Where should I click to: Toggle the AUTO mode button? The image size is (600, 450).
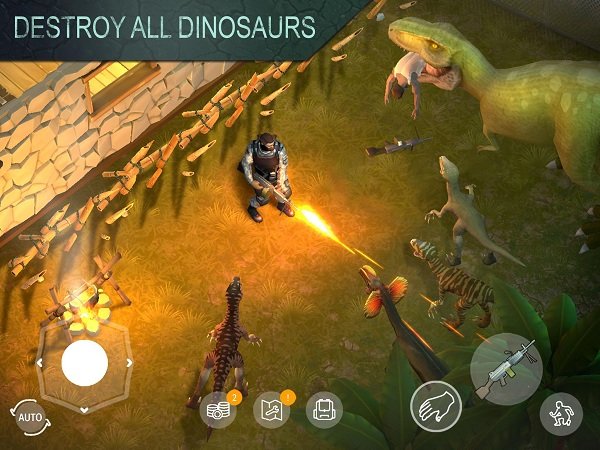pos(28,412)
